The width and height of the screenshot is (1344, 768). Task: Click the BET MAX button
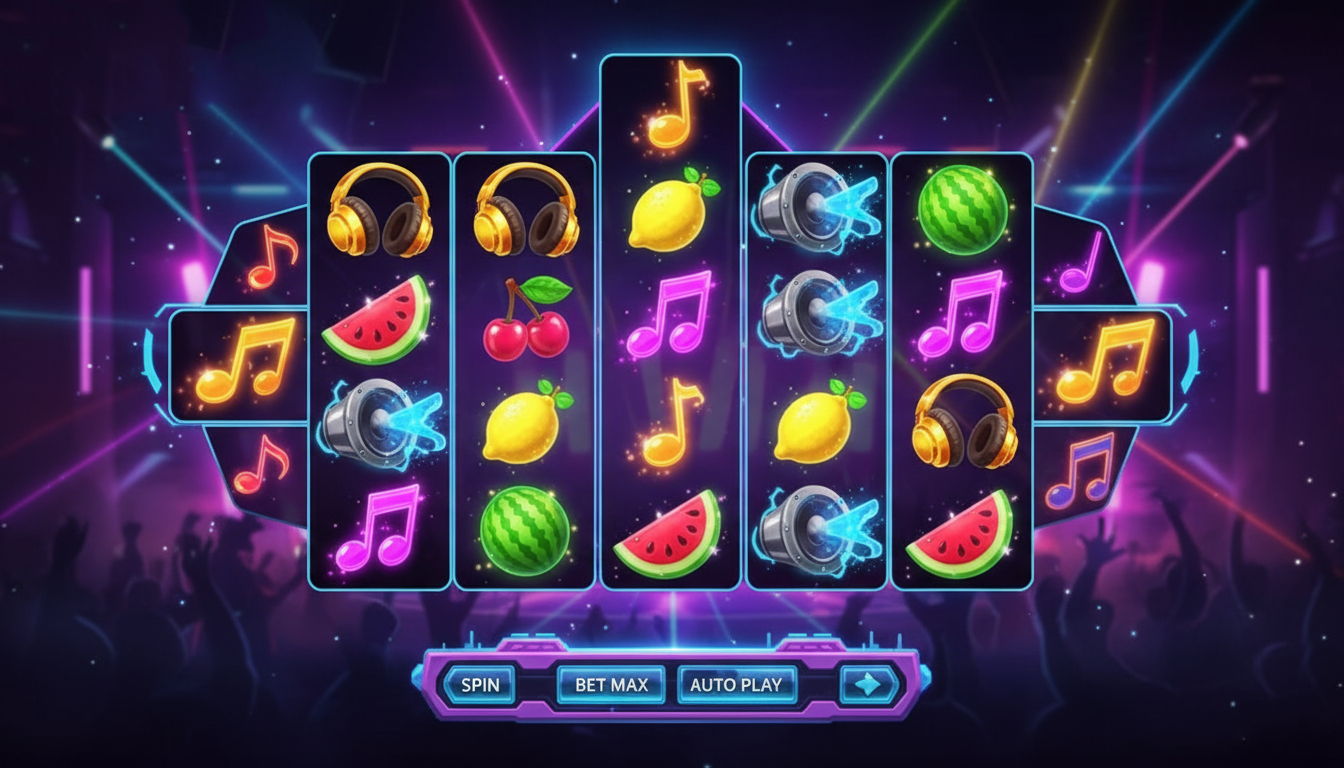tap(611, 684)
